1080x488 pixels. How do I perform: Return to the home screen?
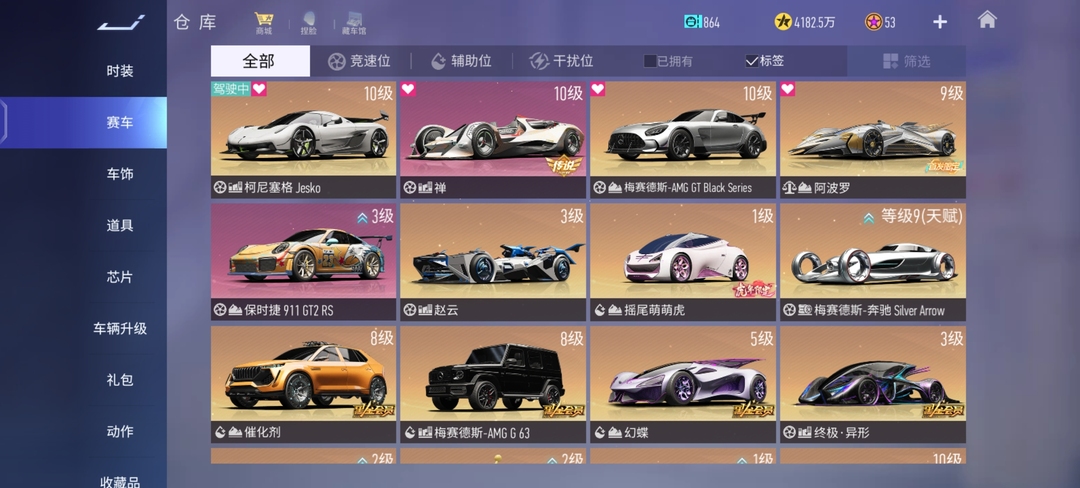click(x=987, y=20)
